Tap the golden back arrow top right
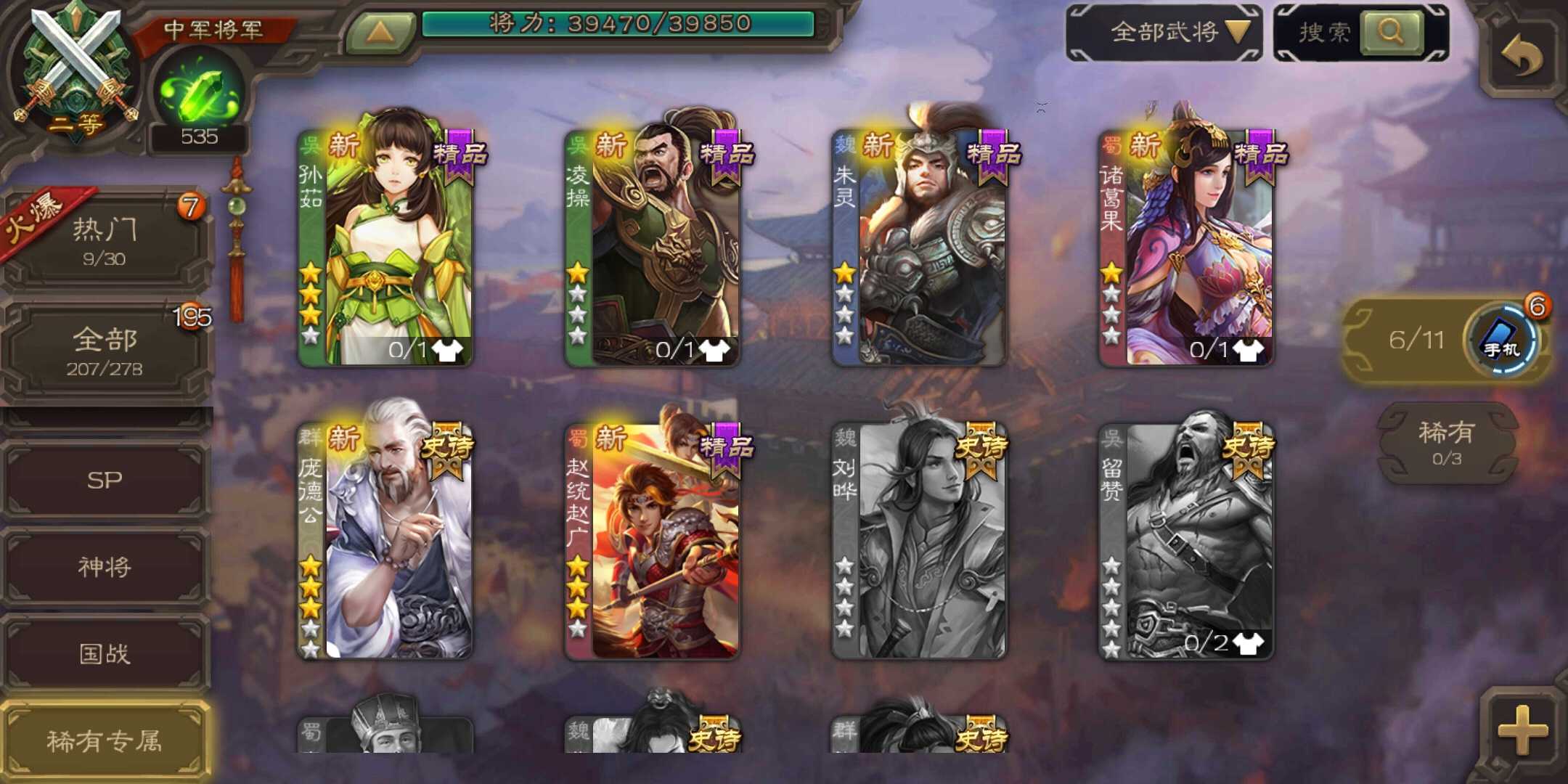This screenshot has height=784, width=1568. (x=1527, y=46)
